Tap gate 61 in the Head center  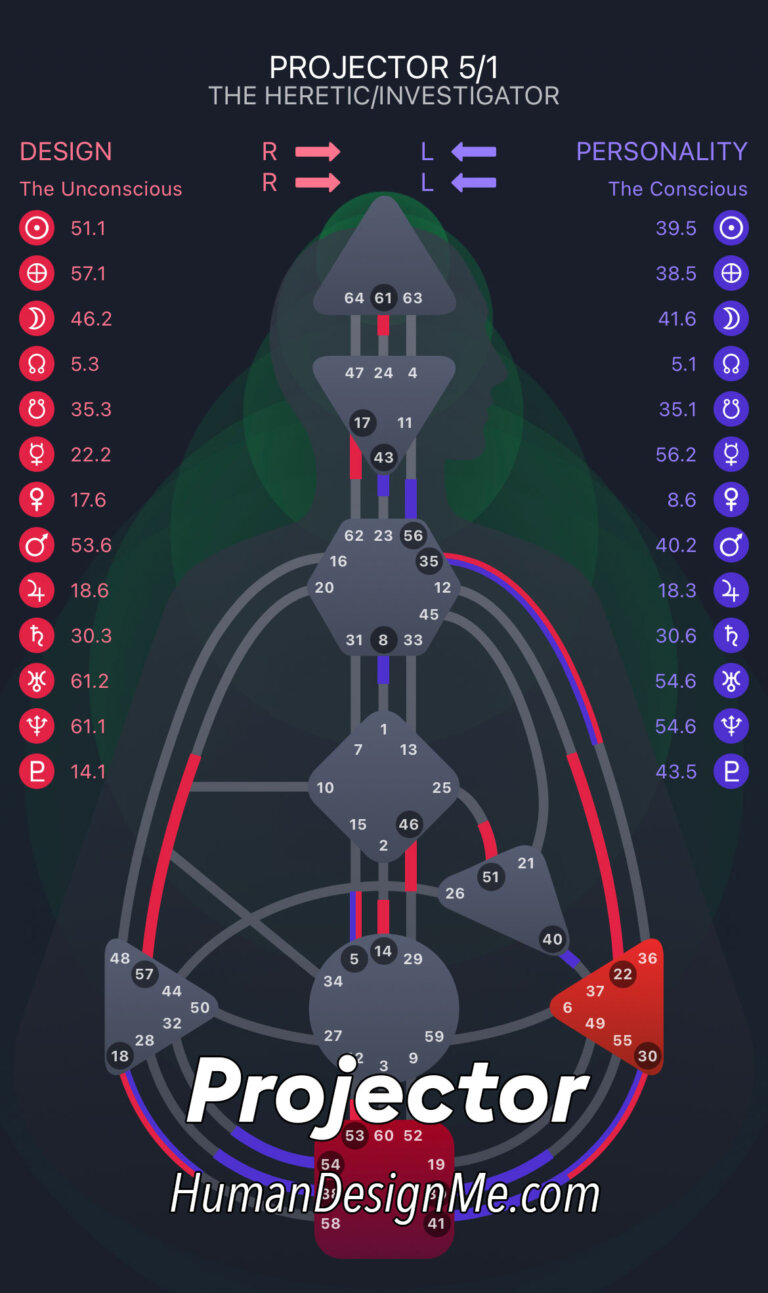[383, 297]
